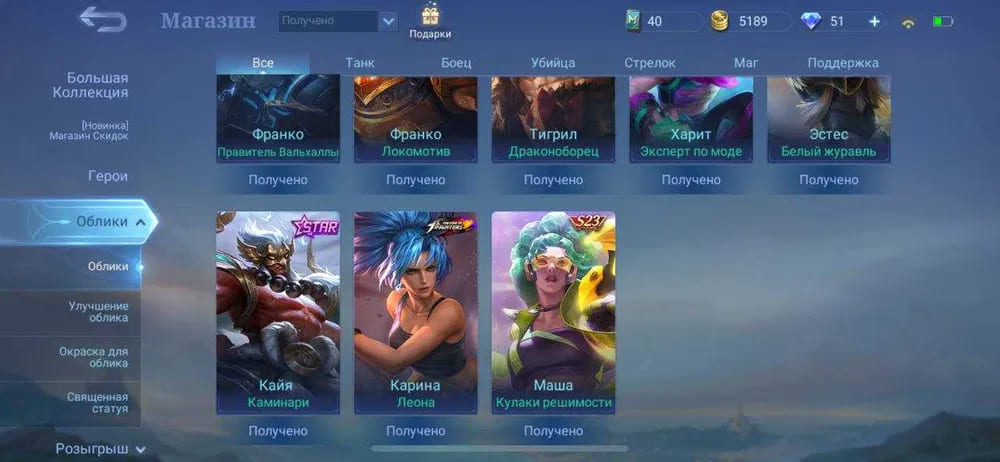Switch to the Танк tab

click(360, 63)
